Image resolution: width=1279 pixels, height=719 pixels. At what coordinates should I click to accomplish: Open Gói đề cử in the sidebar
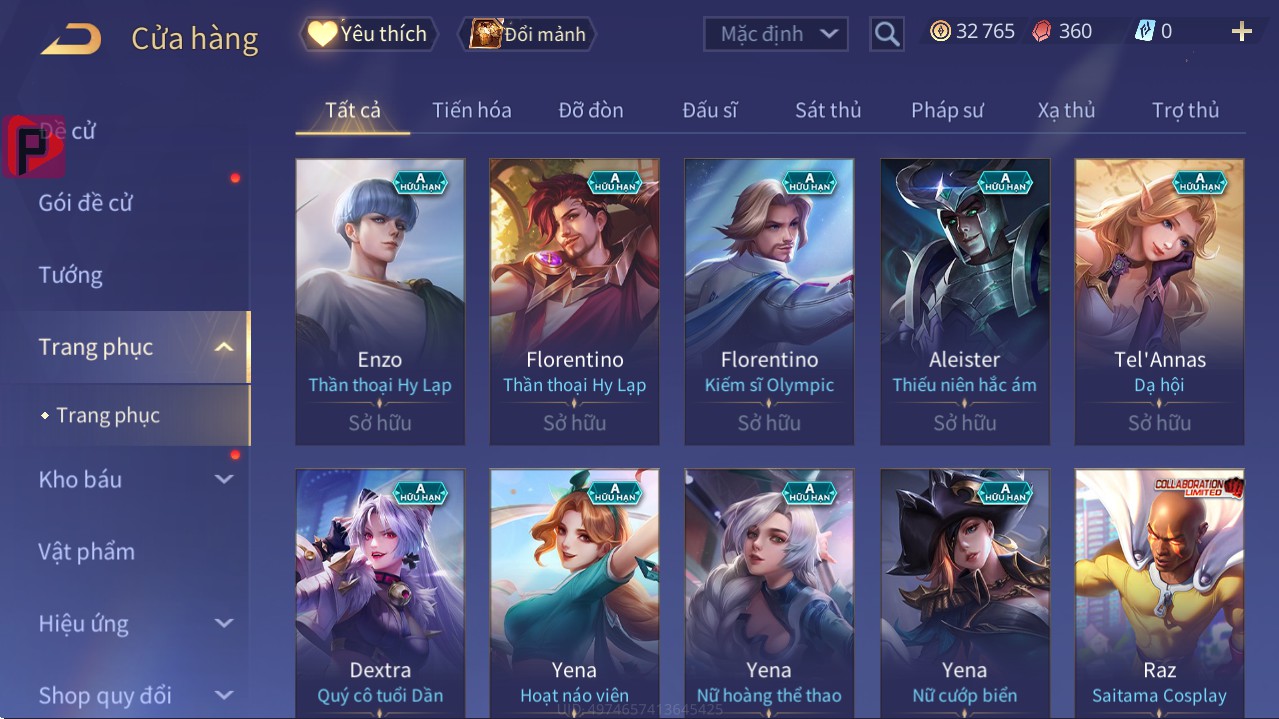click(86, 203)
